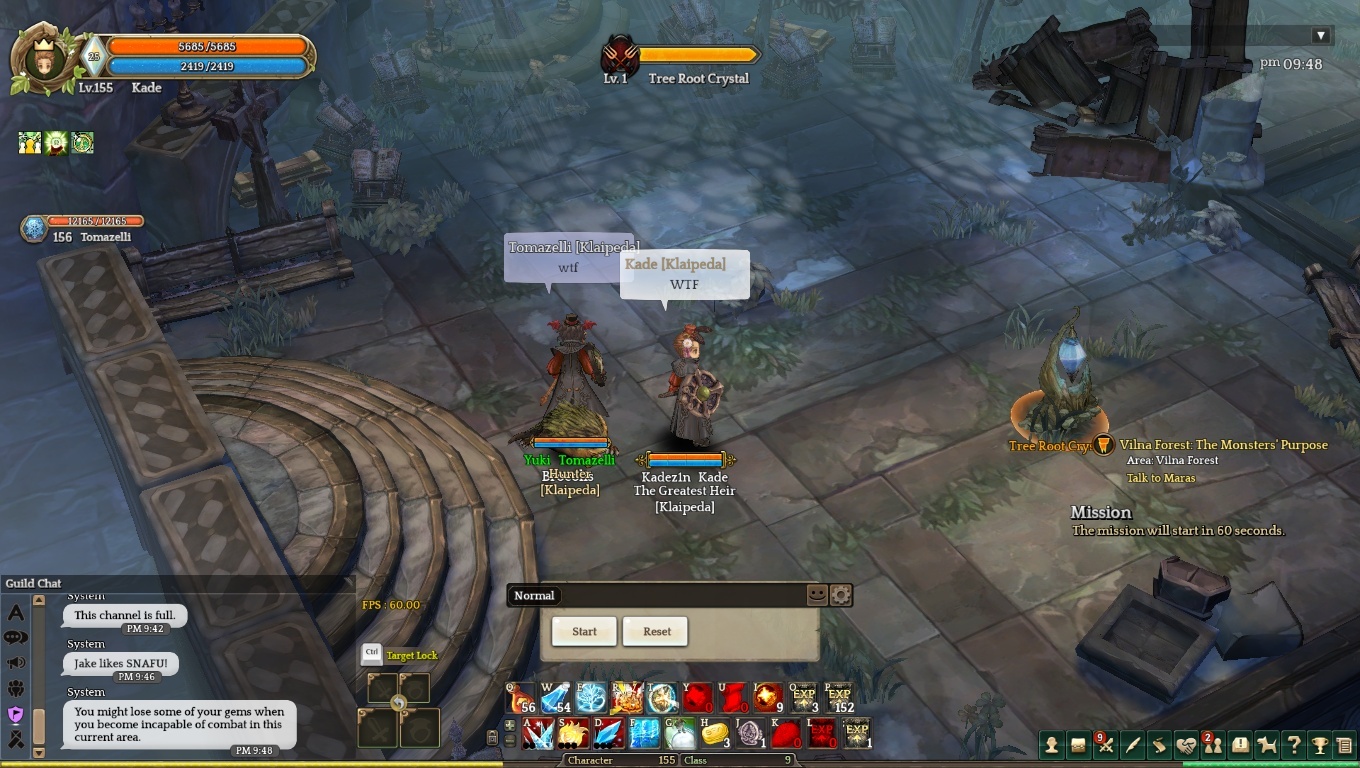Screen dimensions: 1360x768
Task: Open the crossed swords menu with 9 badge
Action: coord(1105,744)
